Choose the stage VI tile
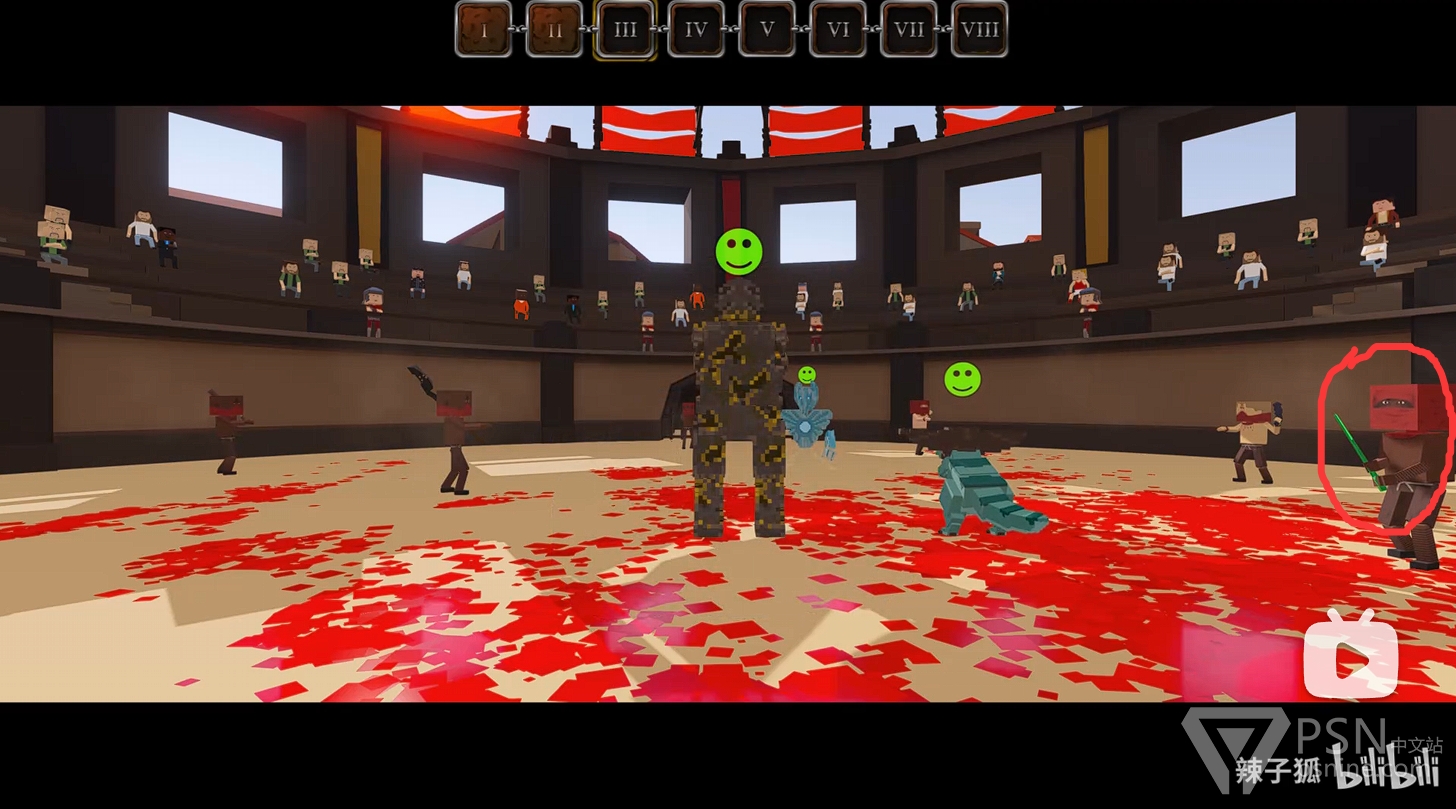1456x809 pixels. click(x=838, y=29)
